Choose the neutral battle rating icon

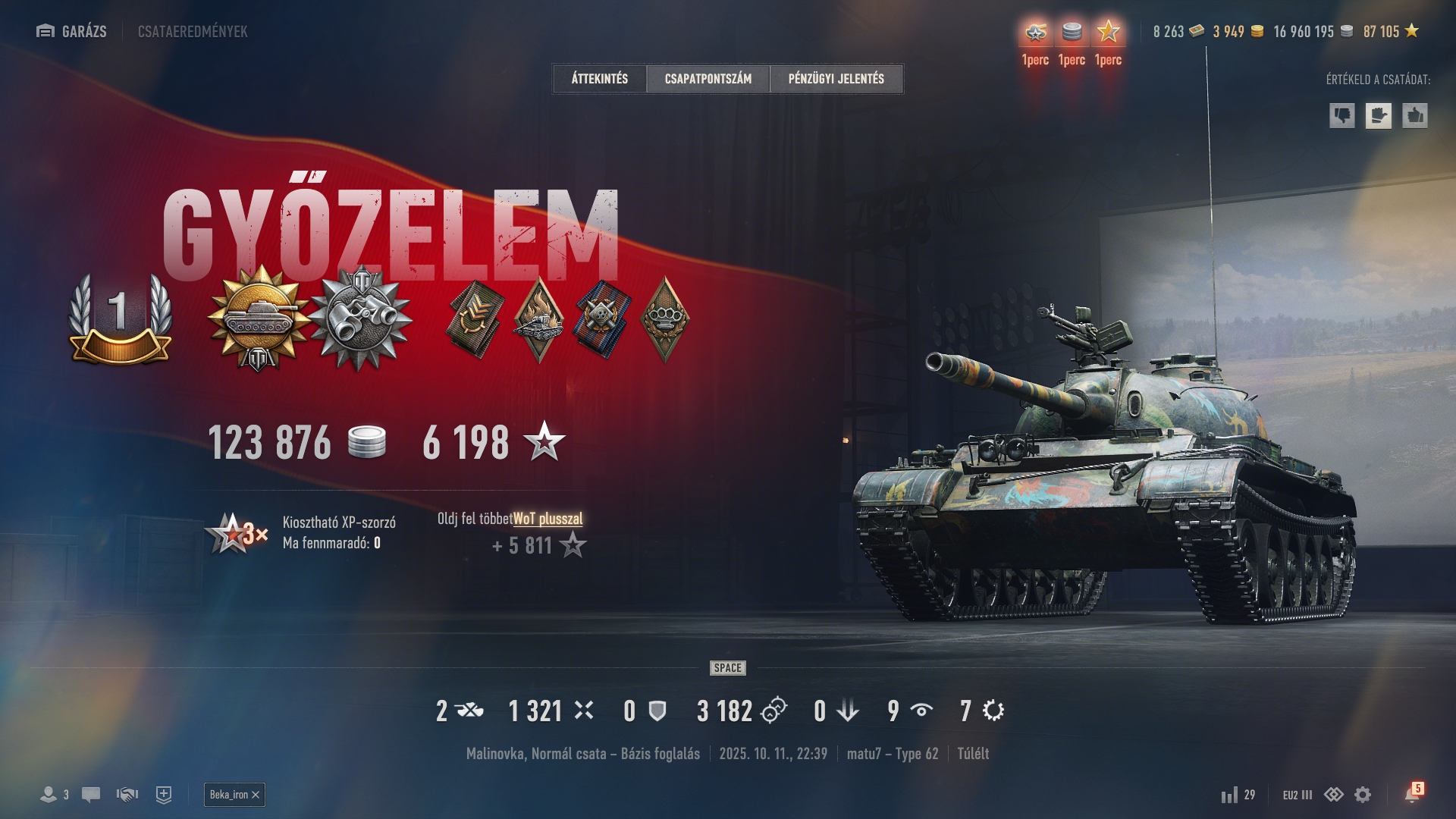point(1378,116)
